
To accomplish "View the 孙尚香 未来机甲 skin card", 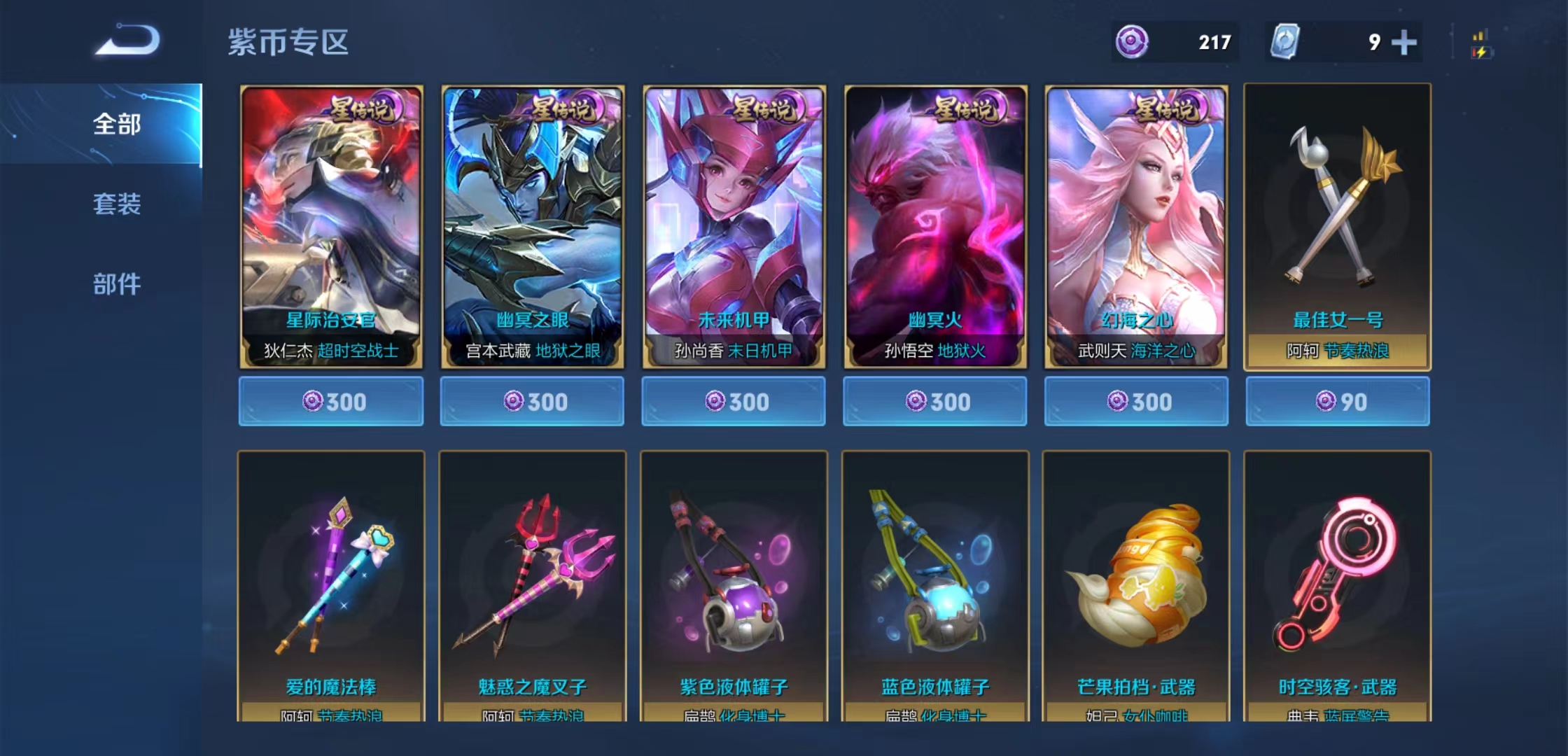I will [x=734, y=227].
